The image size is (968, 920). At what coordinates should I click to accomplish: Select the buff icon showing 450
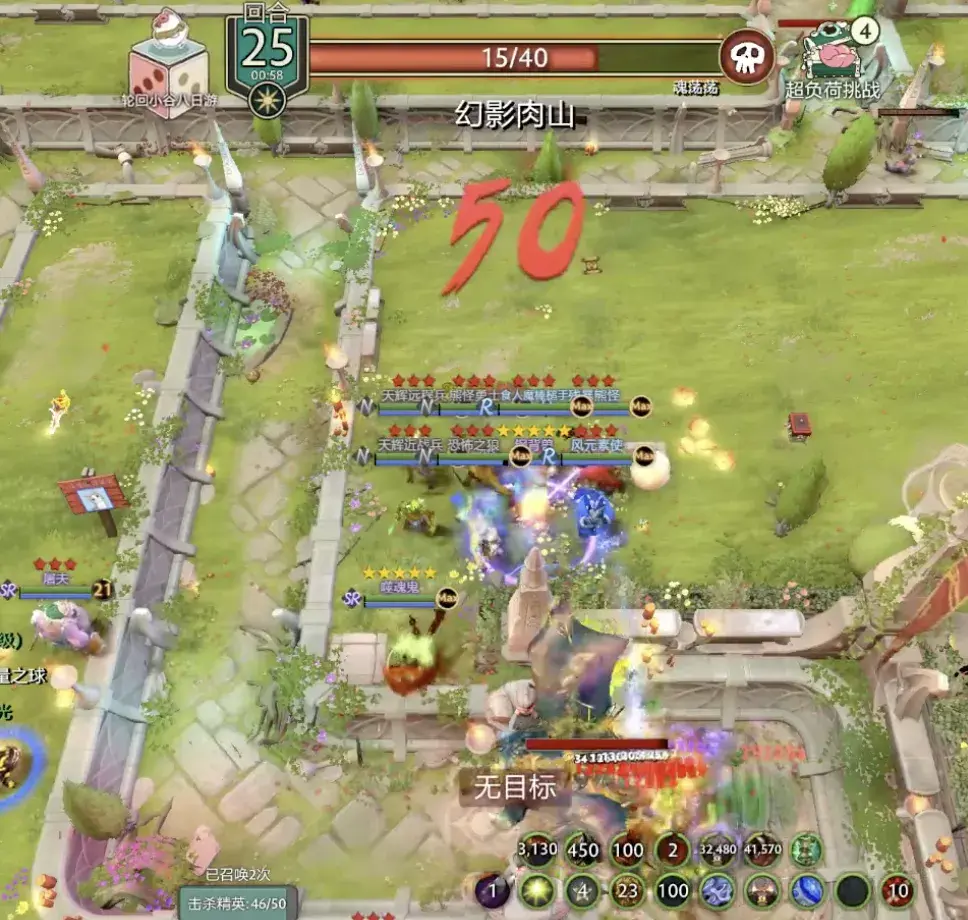pyautogui.click(x=582, y=851)
